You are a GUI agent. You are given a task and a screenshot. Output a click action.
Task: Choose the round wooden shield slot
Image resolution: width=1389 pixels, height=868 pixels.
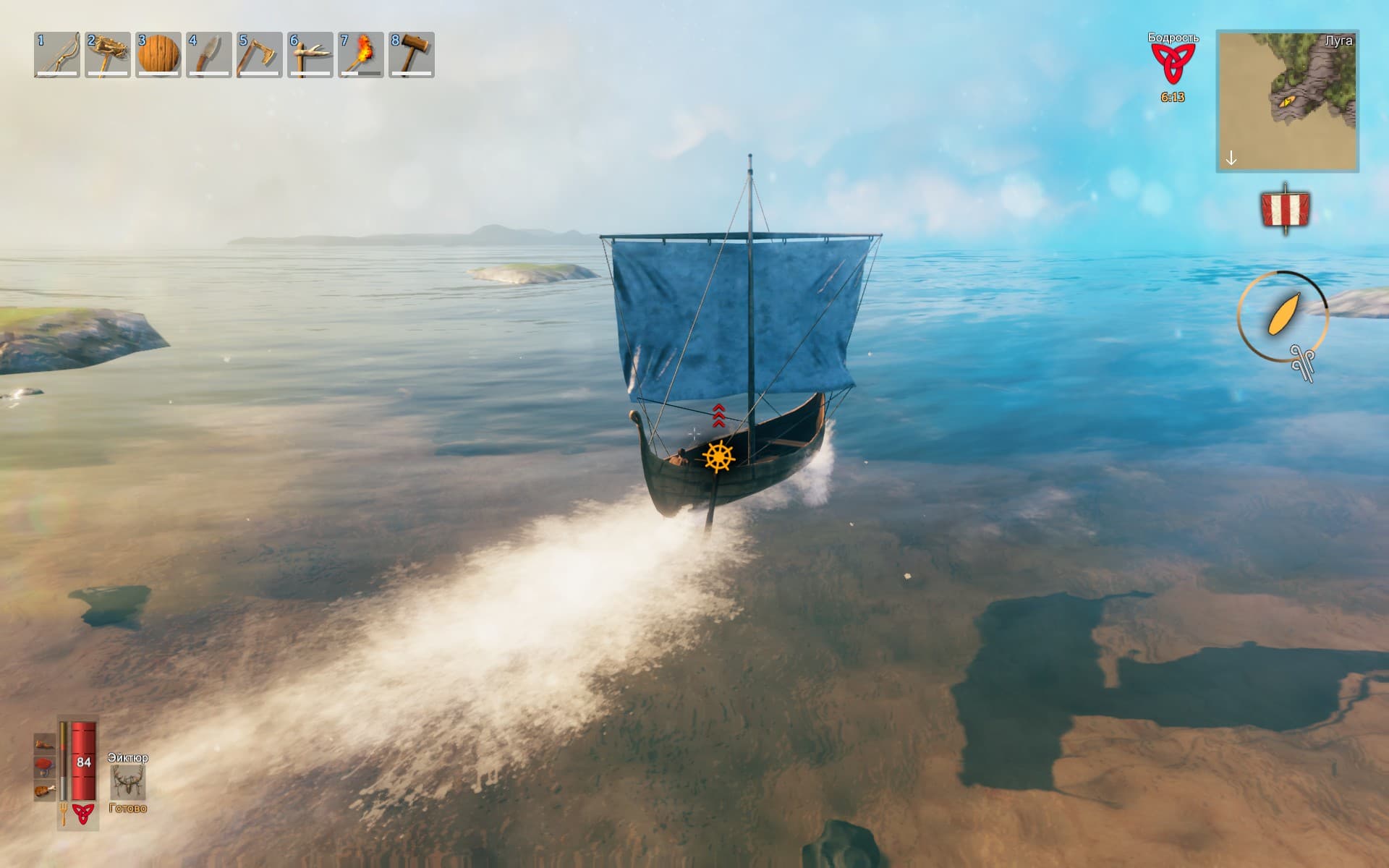(158, 54)
